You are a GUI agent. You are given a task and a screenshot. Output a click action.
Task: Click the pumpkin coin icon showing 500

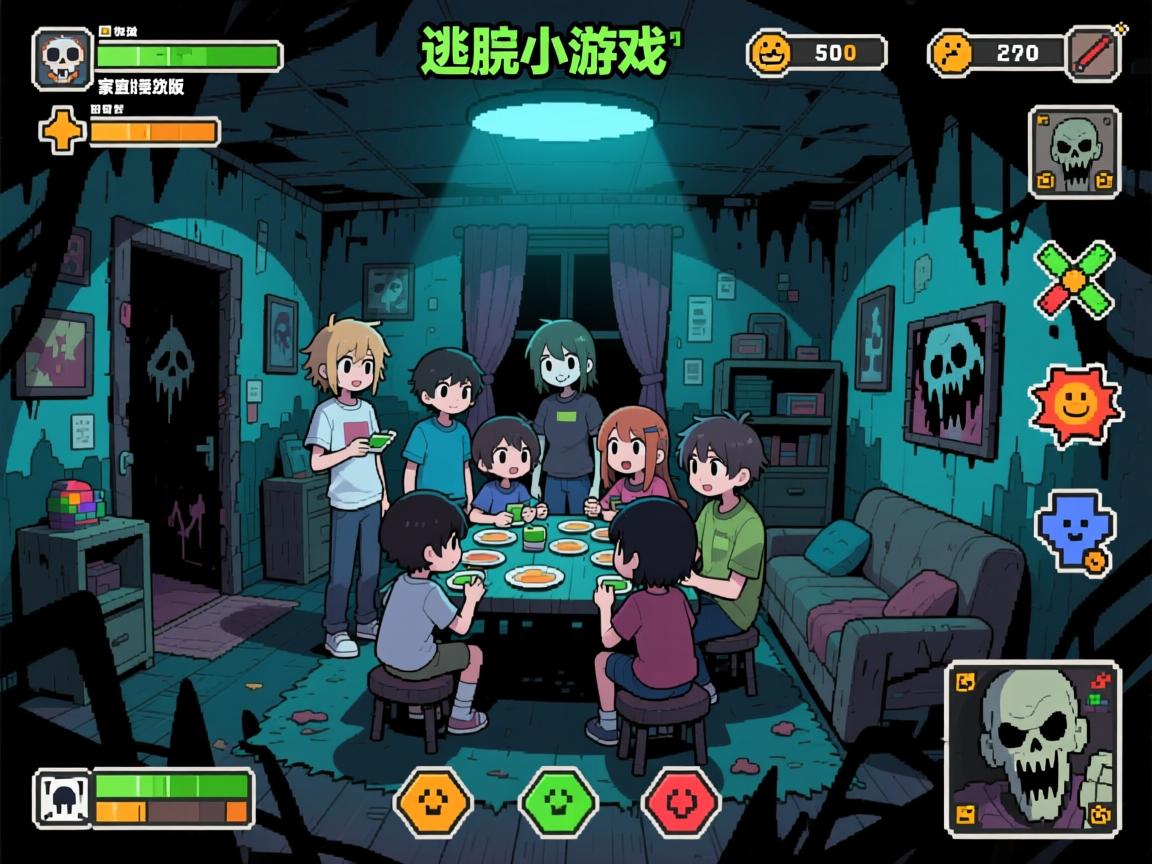pos(770,53)
